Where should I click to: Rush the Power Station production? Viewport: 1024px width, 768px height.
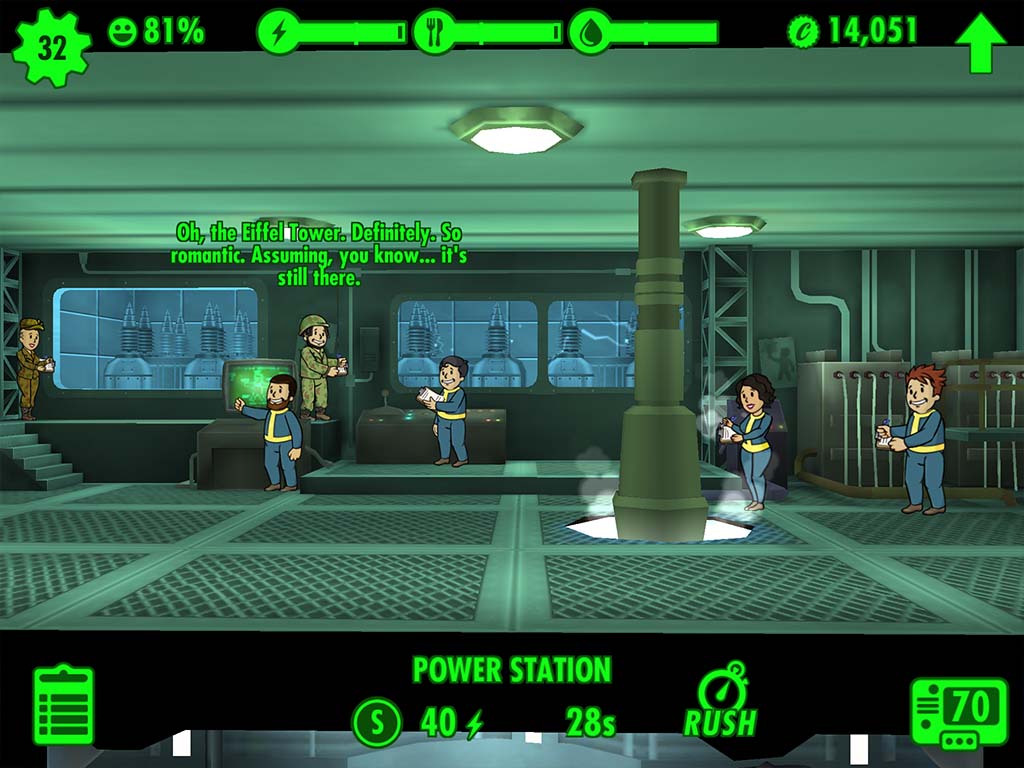(720, 701)
